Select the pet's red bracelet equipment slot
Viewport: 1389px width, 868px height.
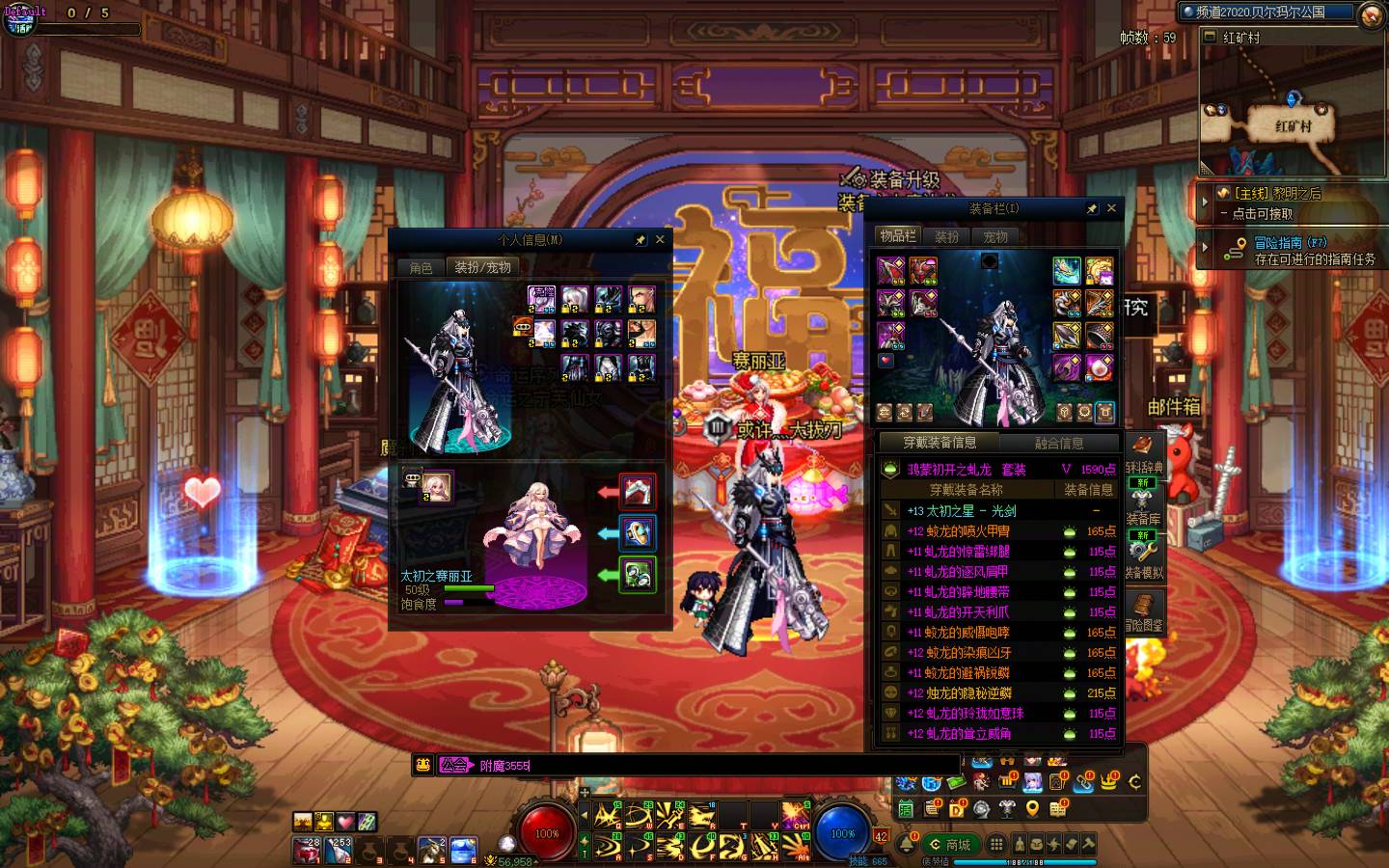click(637, 492)
